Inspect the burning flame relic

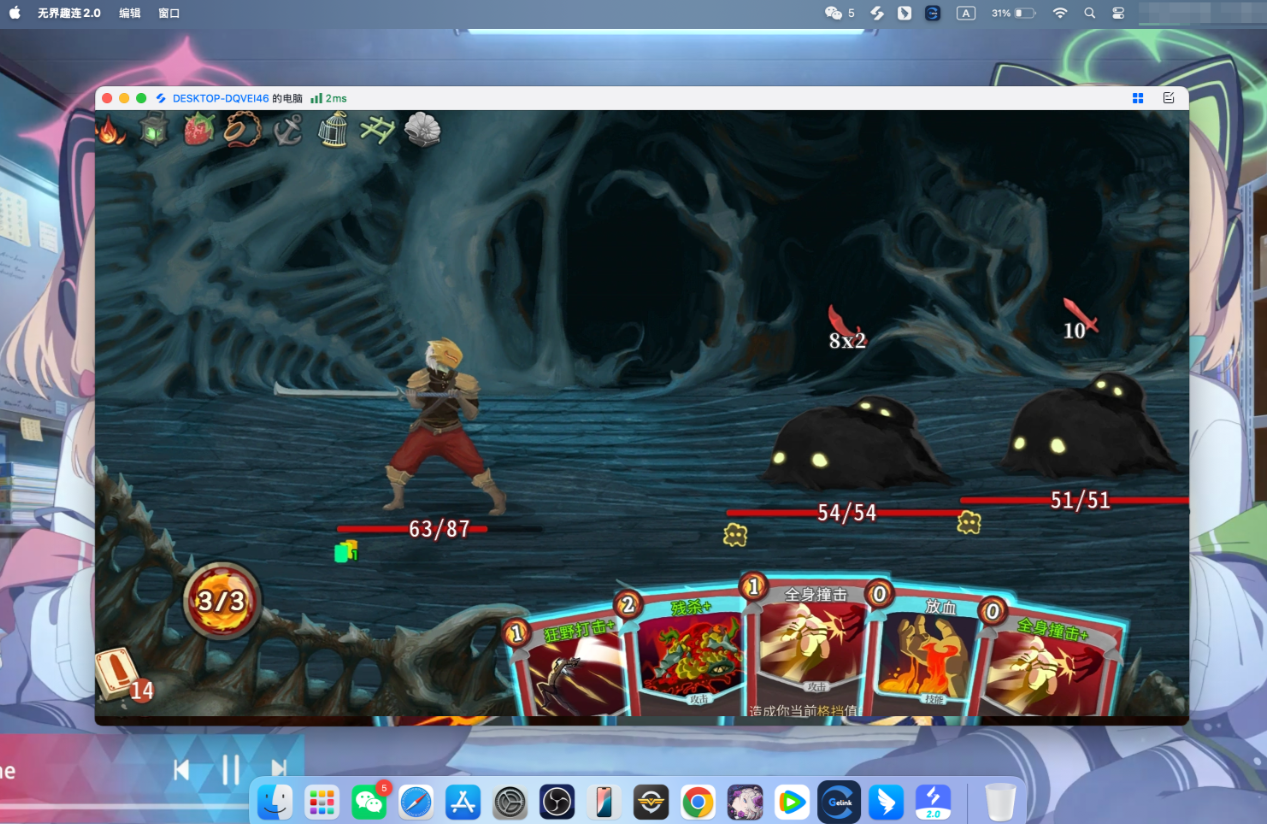pyautogui.click(x=111, y=130)
